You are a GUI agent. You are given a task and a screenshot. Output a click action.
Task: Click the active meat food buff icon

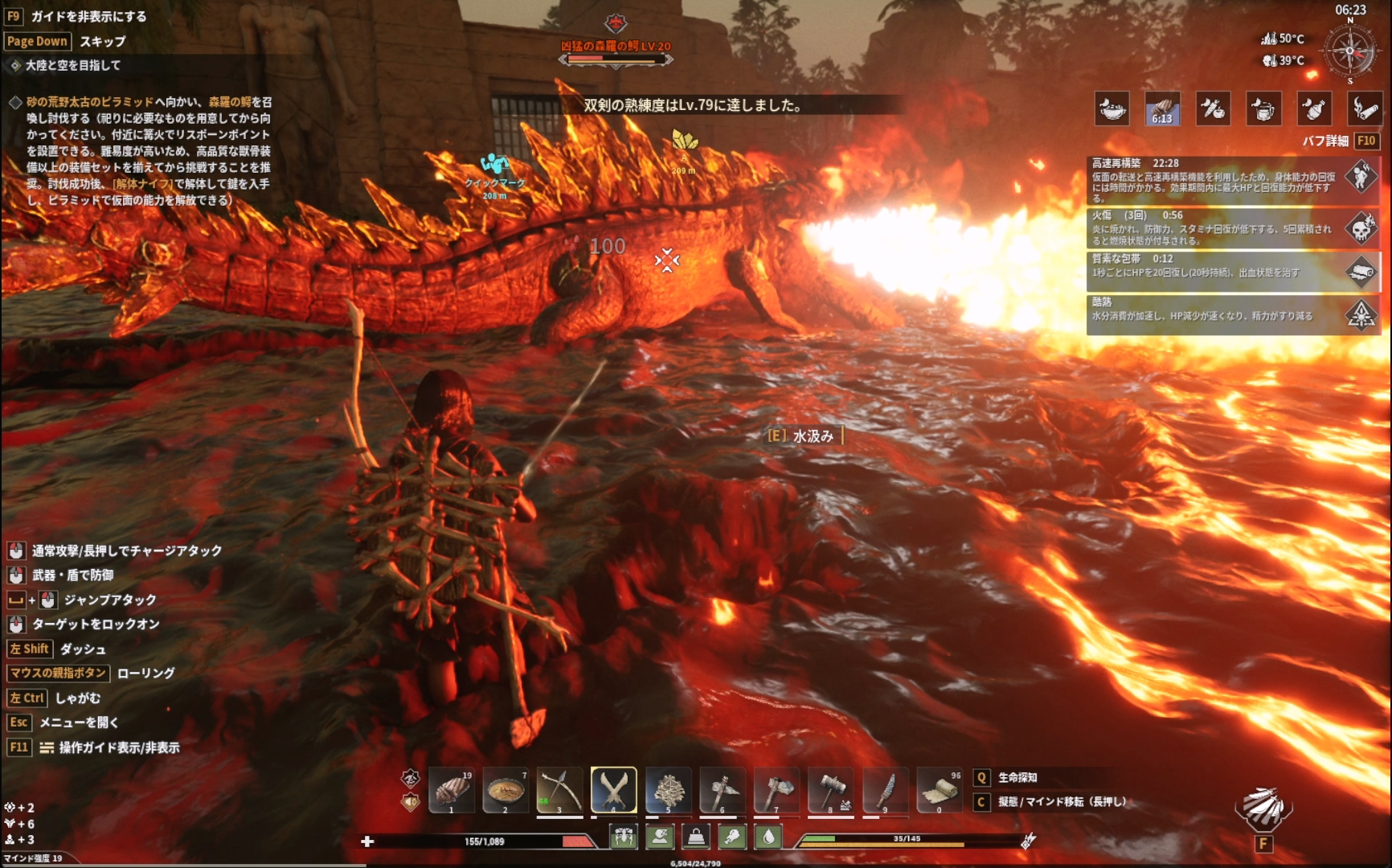click(1162, 108)
